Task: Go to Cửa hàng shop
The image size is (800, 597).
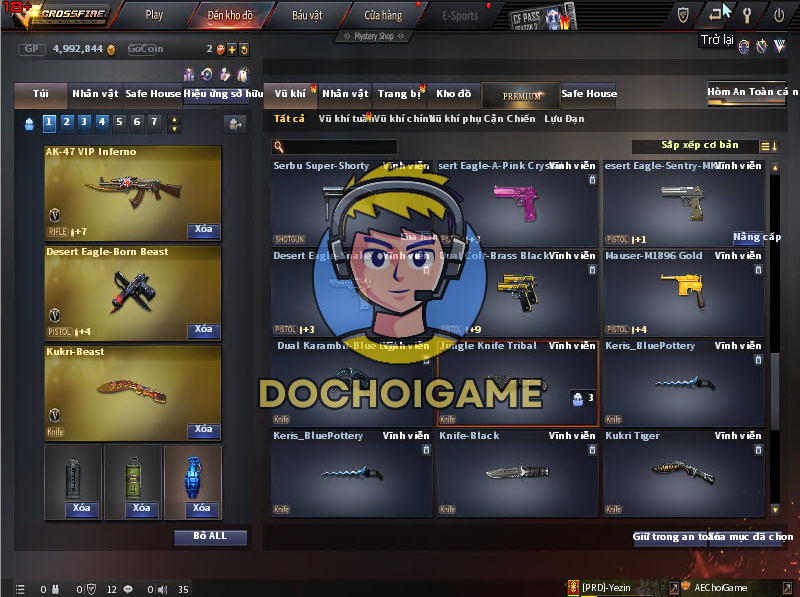Action: pos(383,15)
